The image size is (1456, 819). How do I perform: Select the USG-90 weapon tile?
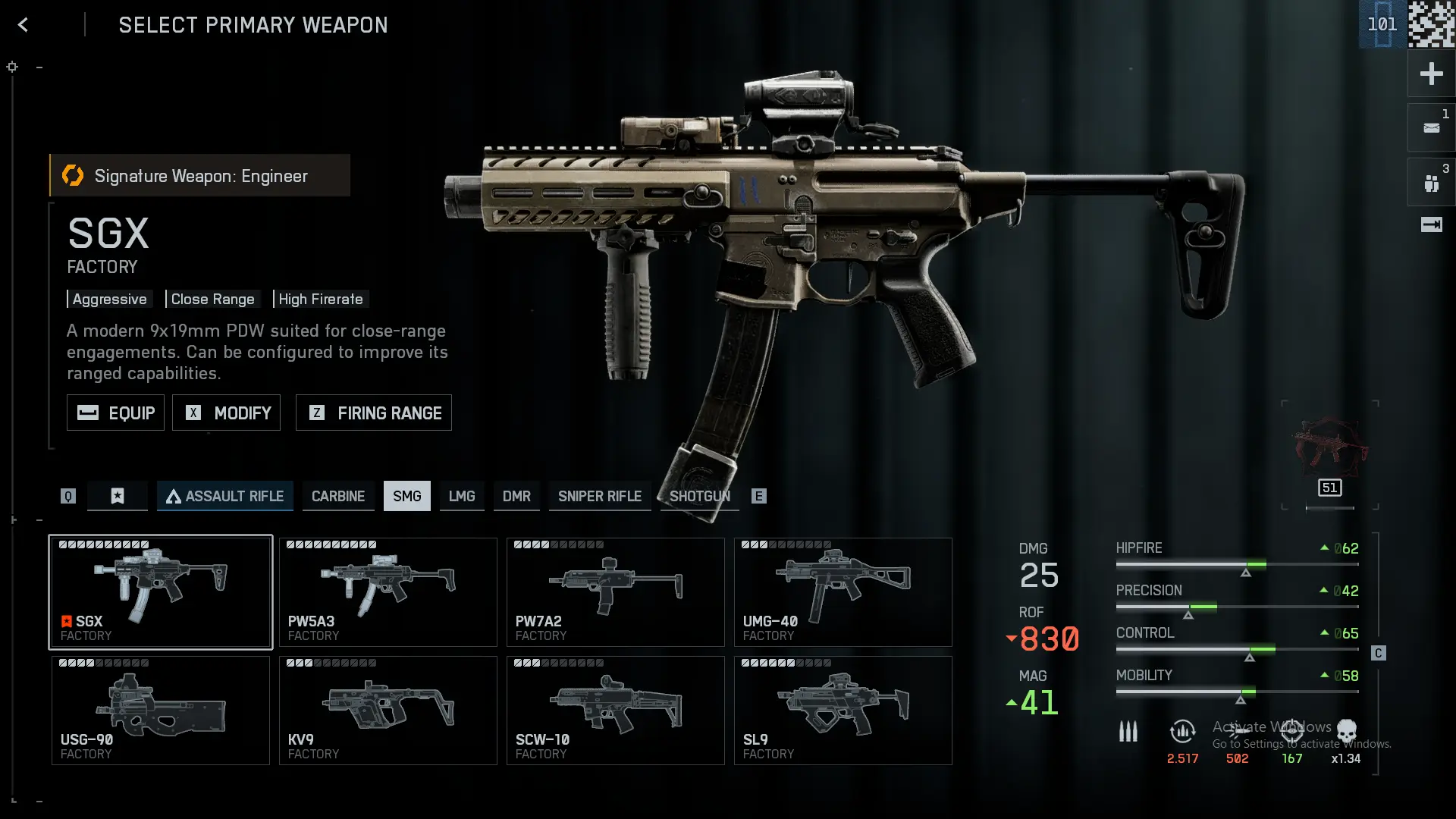click(x=160, y=711)
